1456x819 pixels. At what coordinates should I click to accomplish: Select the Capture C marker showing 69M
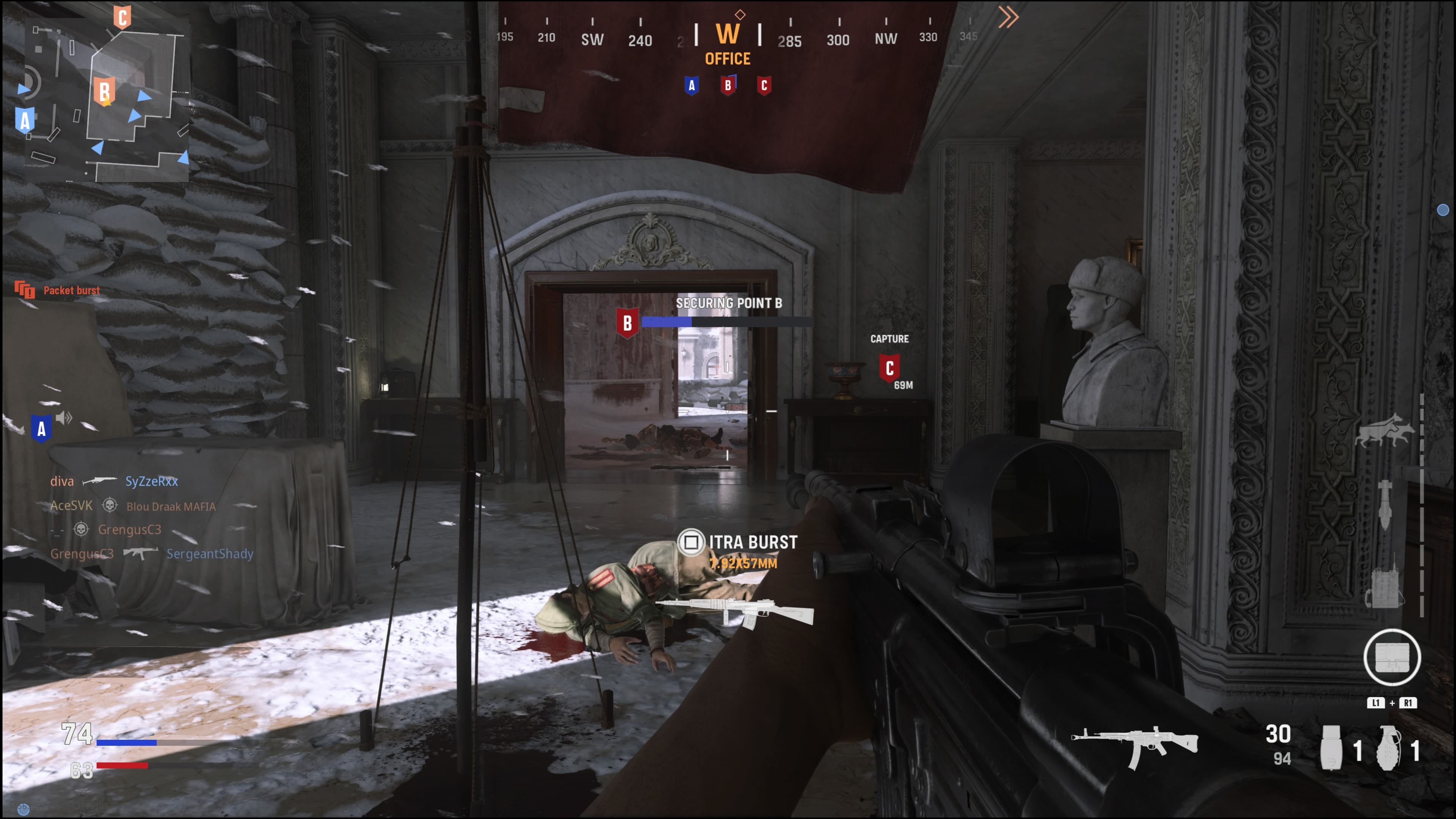(x=890, y=368)
